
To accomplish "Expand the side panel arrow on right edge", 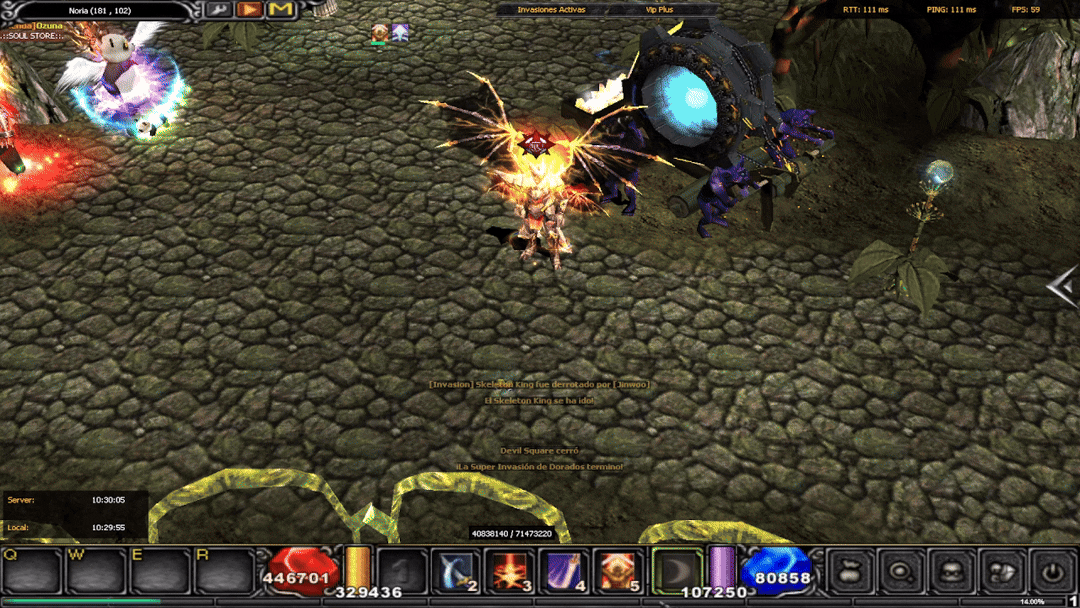I will [x=1062, y=287].
